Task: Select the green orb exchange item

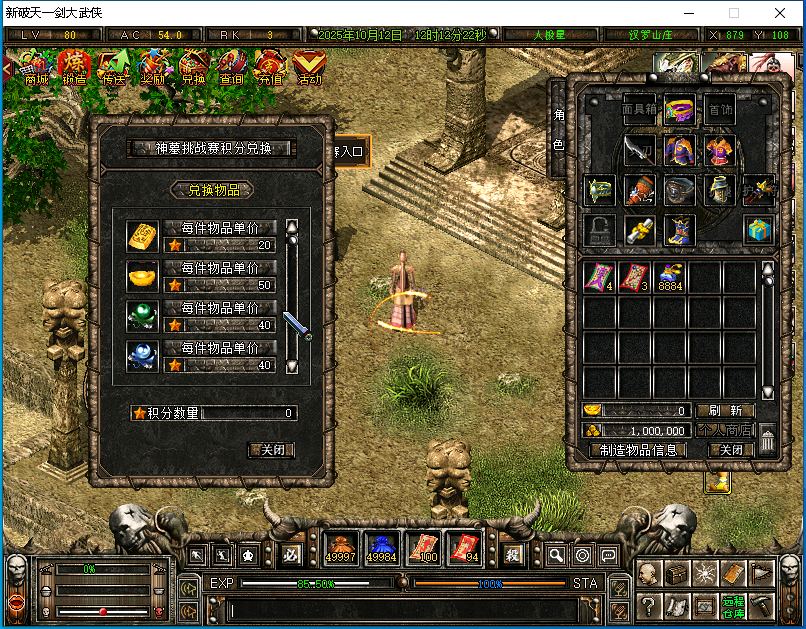Action: pyautogui.click(x=142, y=315)
